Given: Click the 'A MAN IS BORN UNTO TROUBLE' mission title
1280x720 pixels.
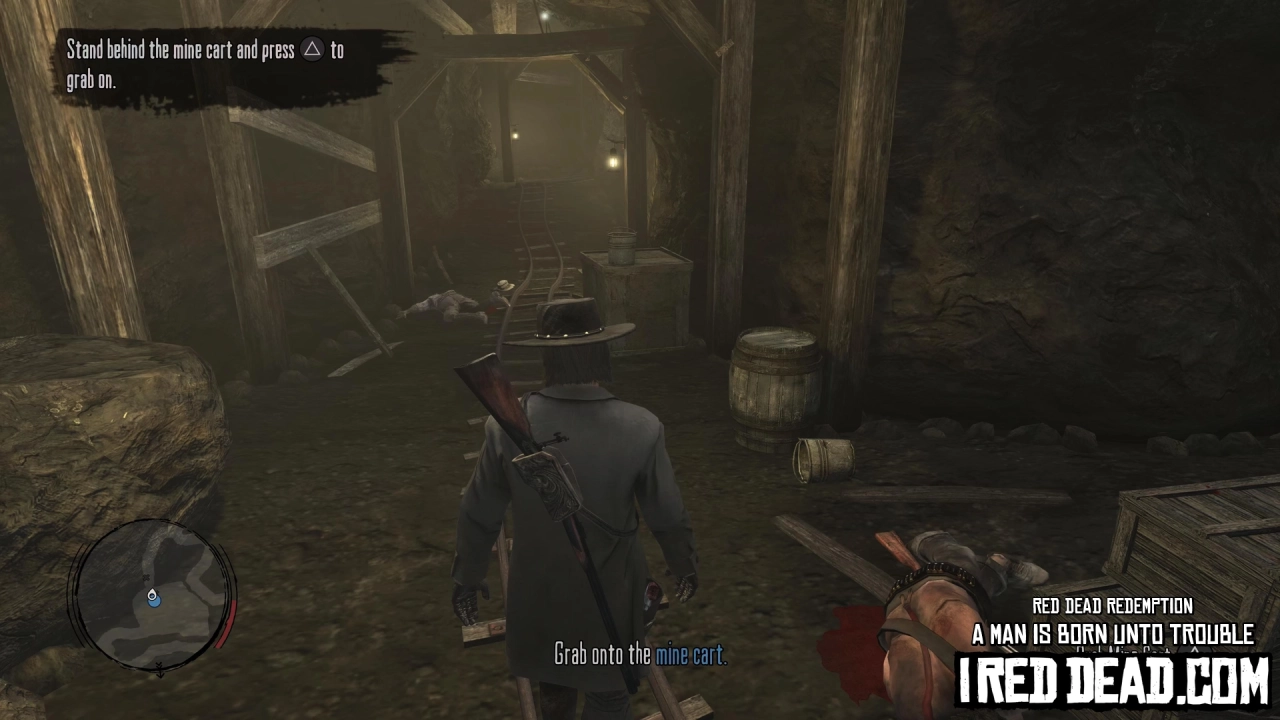Looking at the screenshot, I should tap(1113, 634).
